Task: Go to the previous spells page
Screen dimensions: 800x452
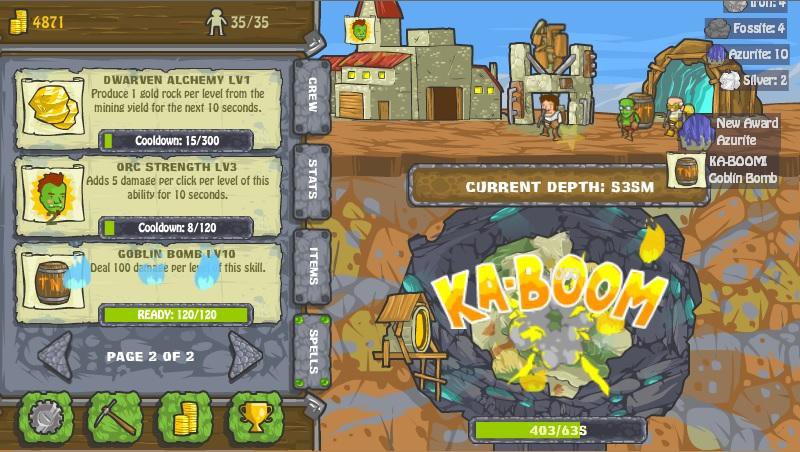Action: pyautogui.click(x=55, y=355)
